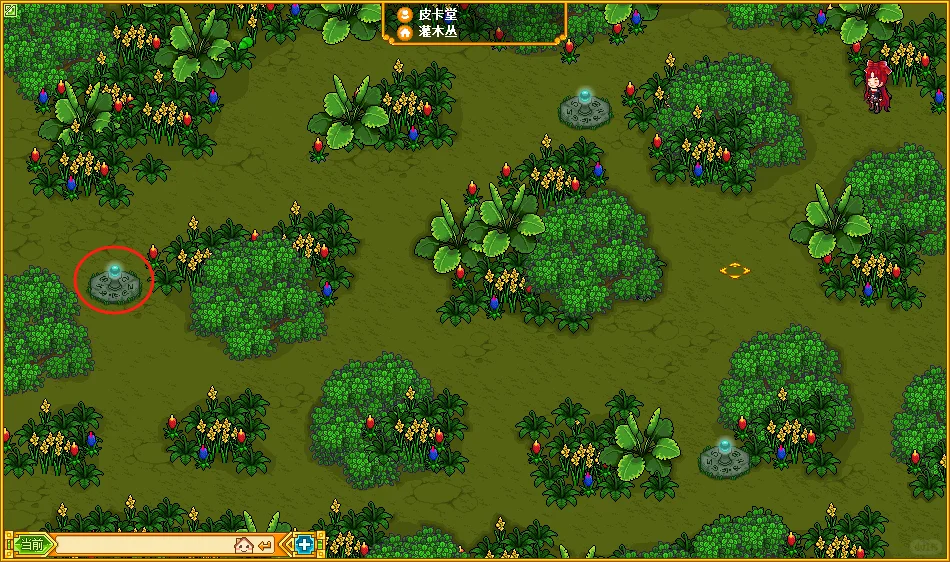Send the message with the arrow button
Viewport: 950px width, 562px height.
coord(264,545)
